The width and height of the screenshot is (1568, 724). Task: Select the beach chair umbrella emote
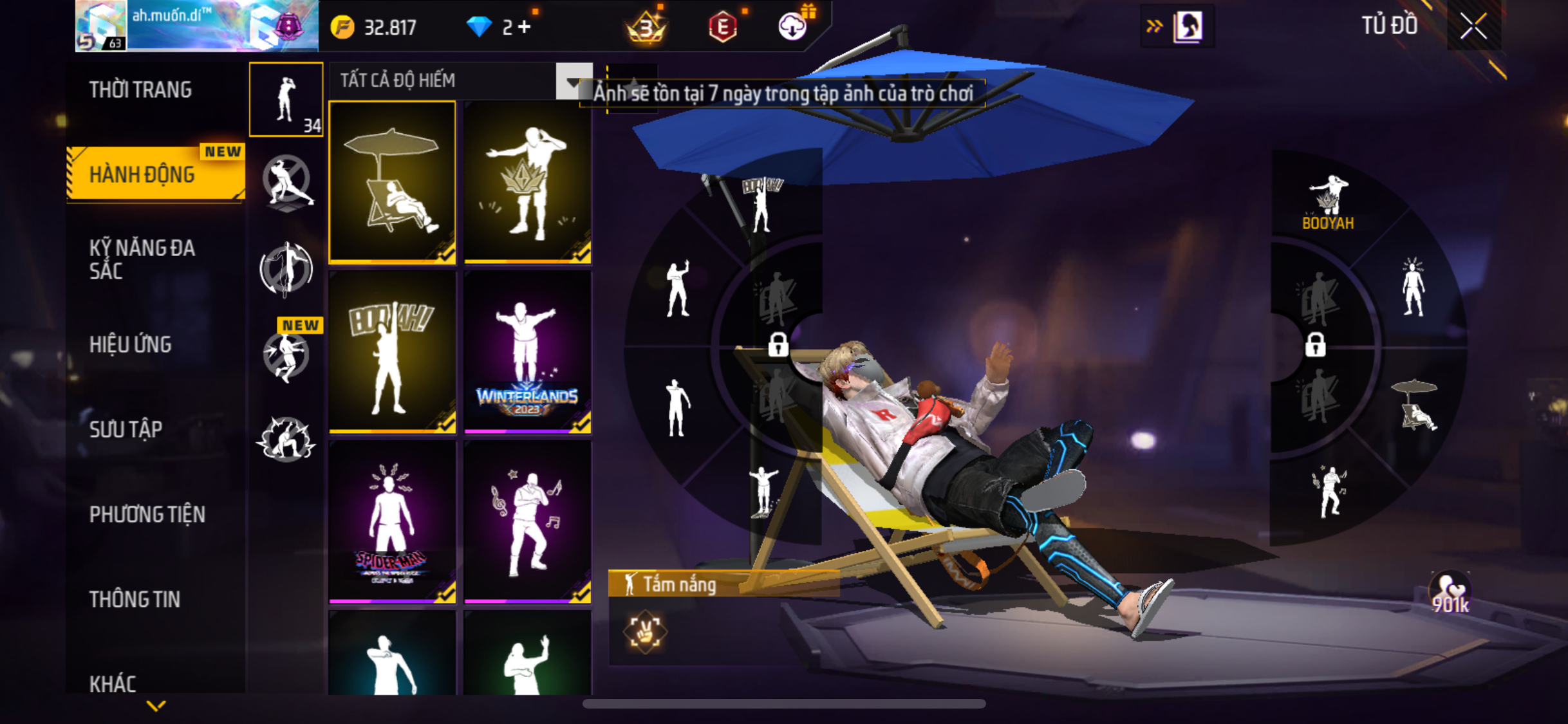(x=392, y=182)
